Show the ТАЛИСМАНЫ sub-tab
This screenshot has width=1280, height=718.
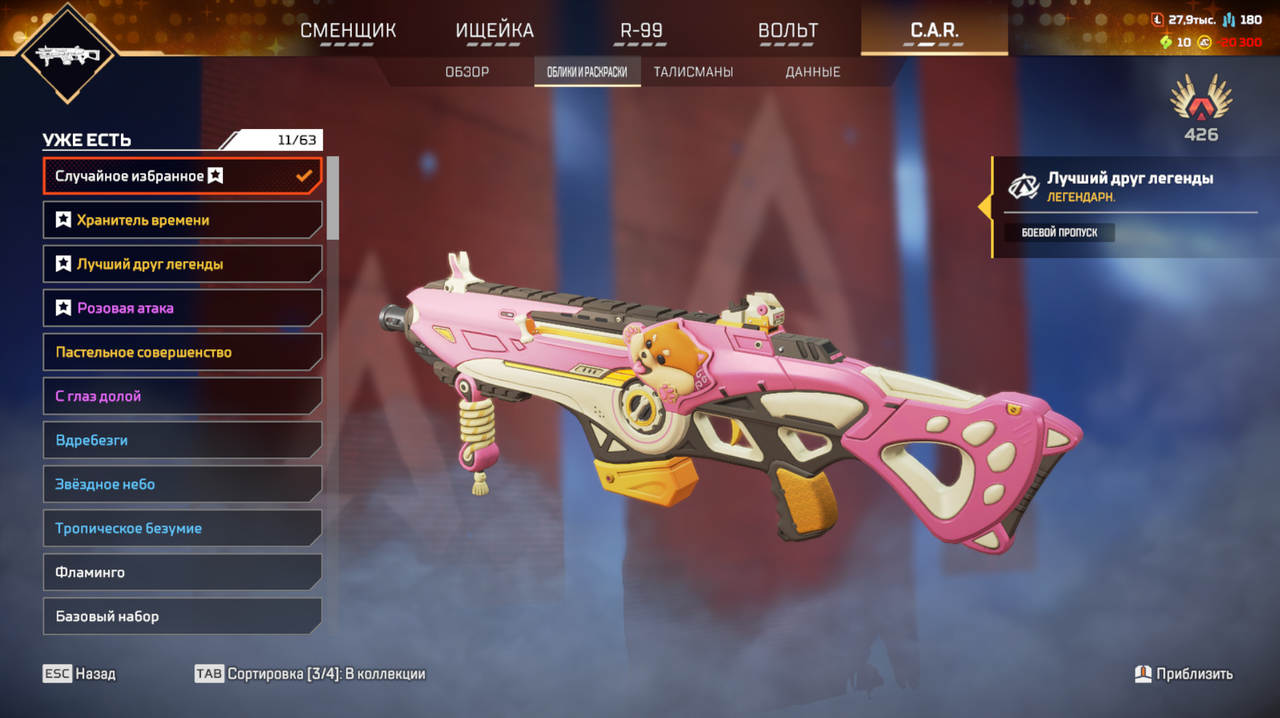(x=693, y=72)
